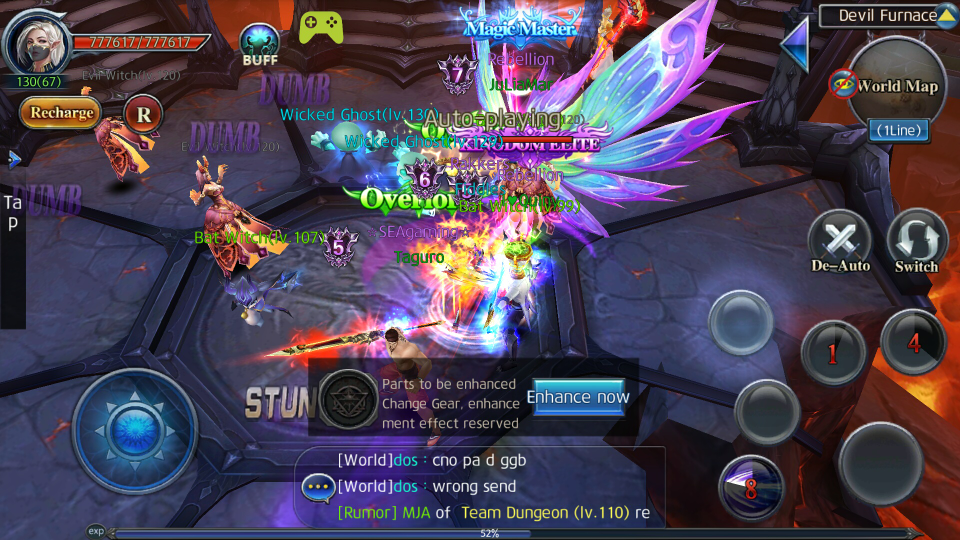
Task: Select the 1Line channel selector
Action: [897, 130]
